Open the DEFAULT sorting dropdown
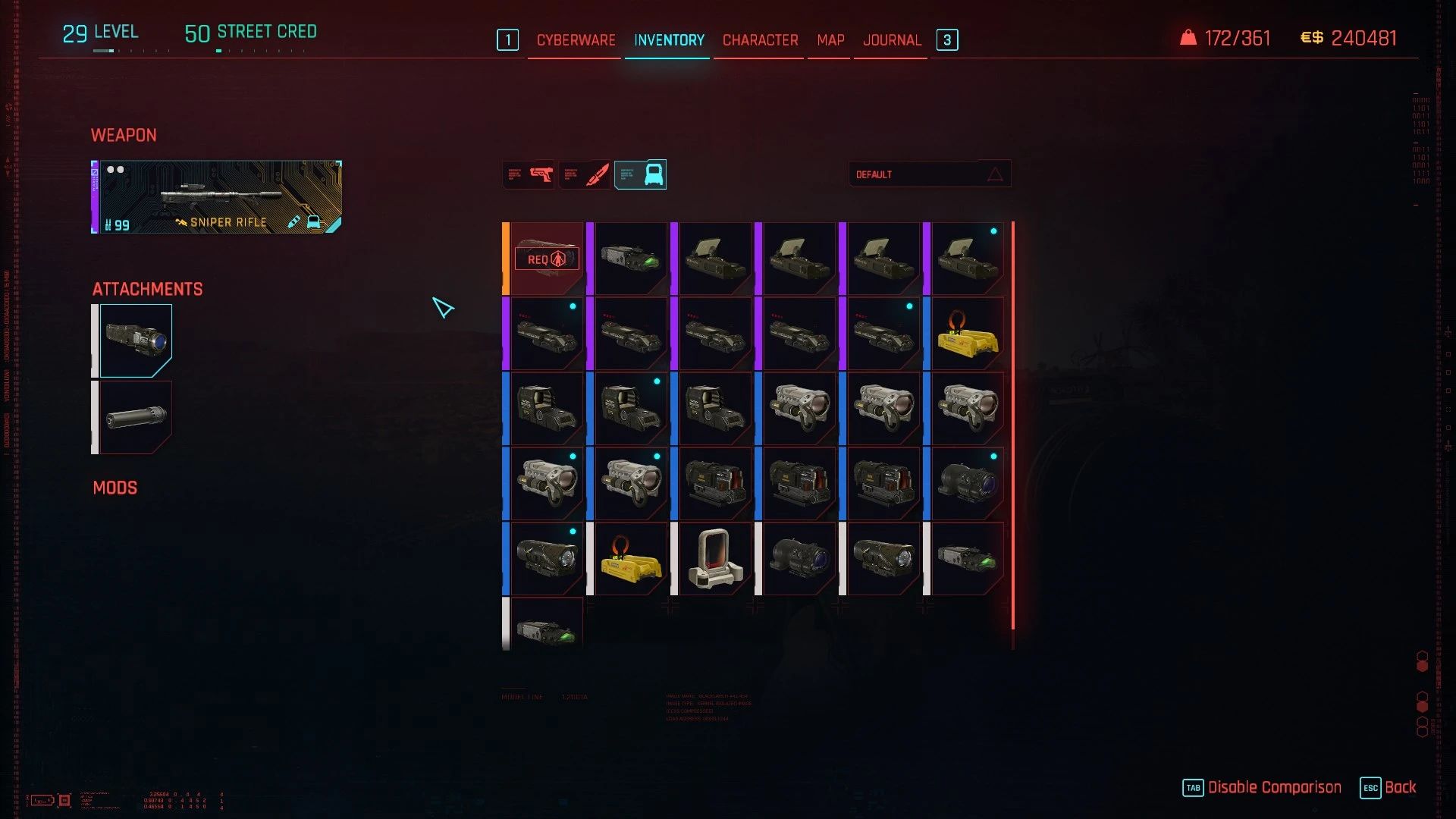 click(930, 174)
